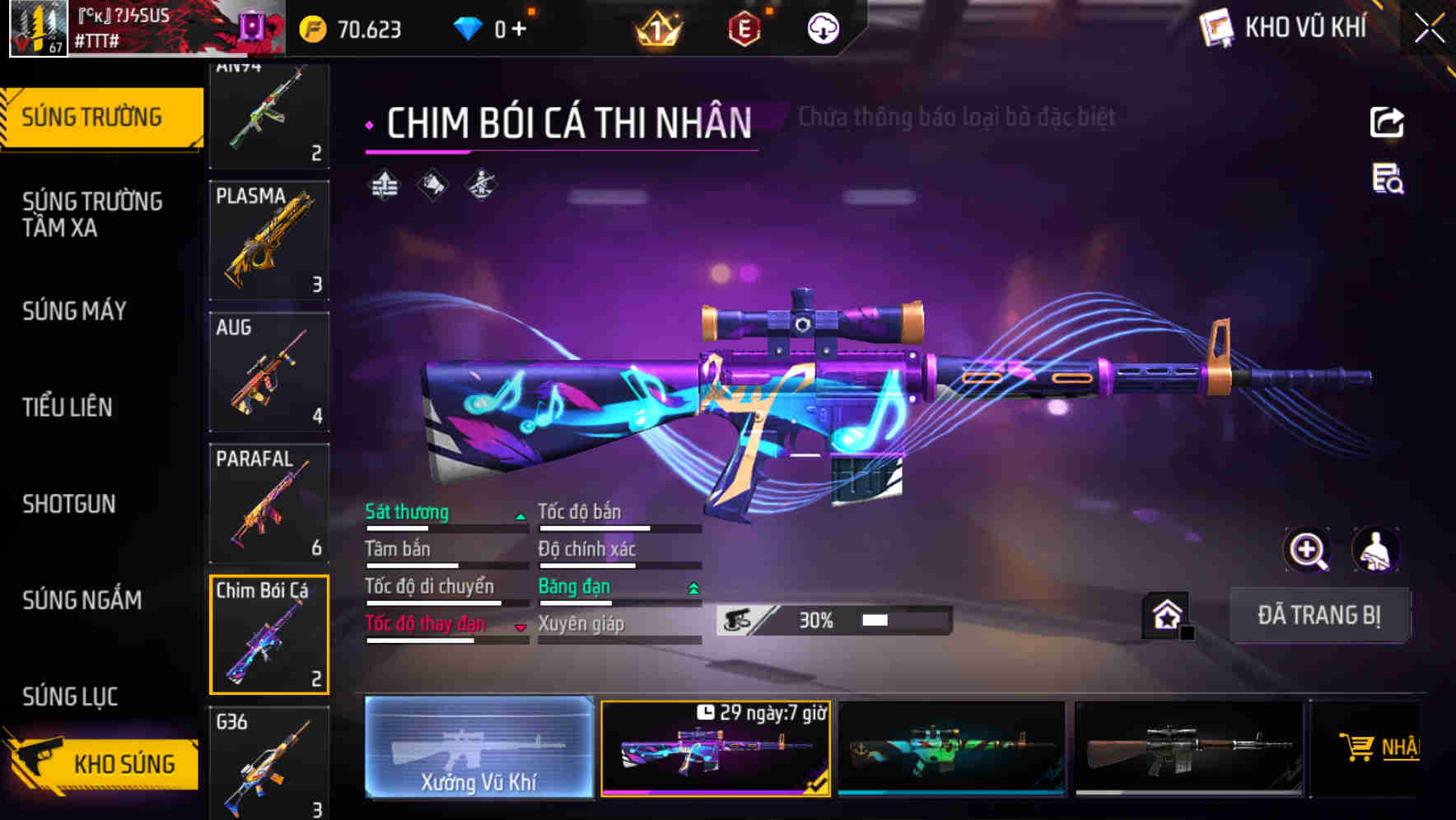Toggle the rank crown badge at top center

pos(656,30)
